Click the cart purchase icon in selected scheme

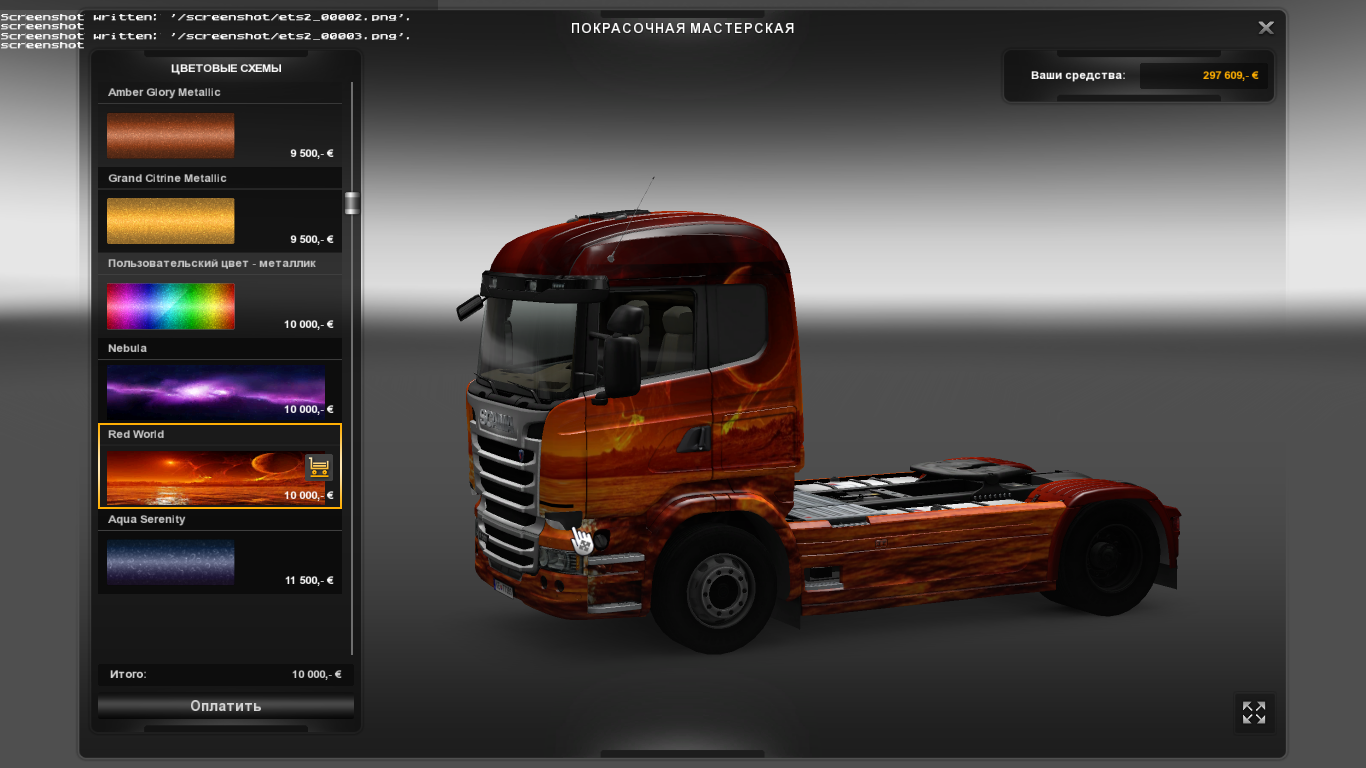(319, 467)
